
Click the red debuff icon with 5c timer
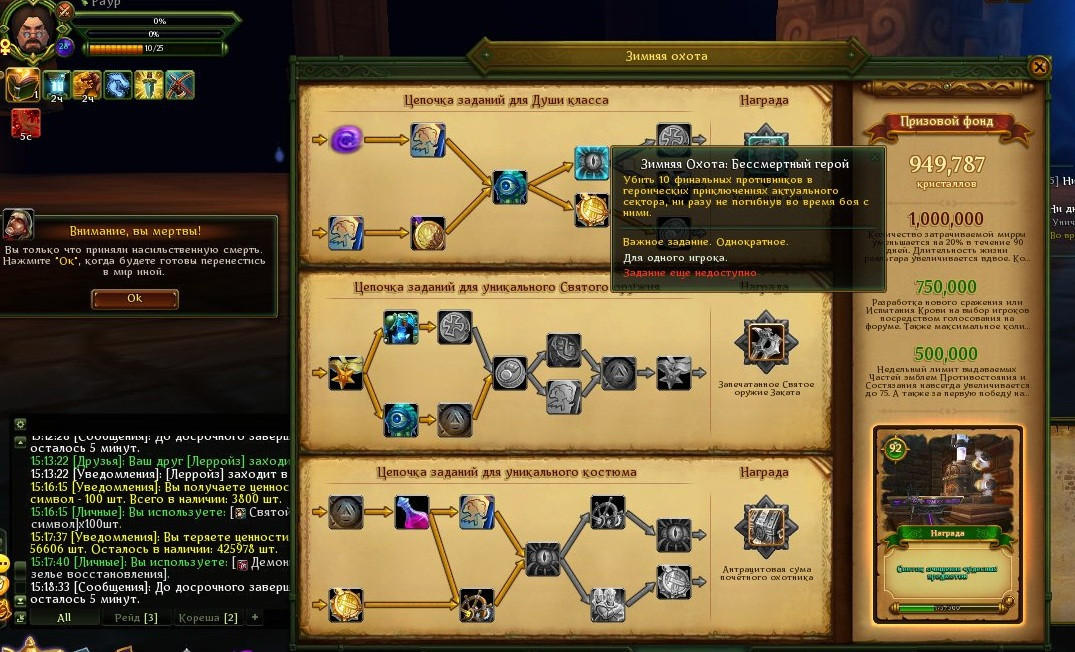click(x=25, y=123)
